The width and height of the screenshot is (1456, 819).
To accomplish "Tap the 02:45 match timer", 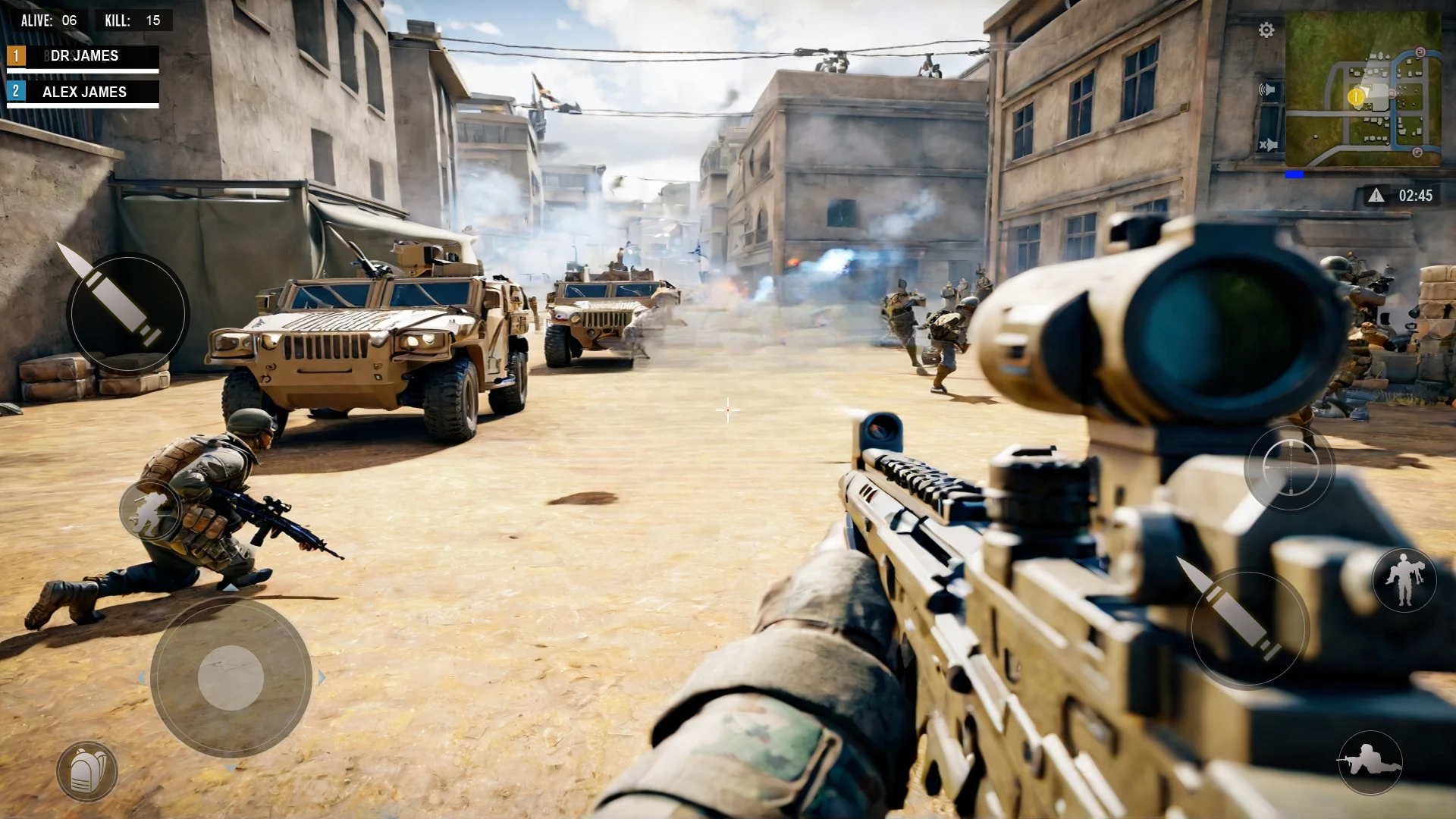I will coord(1415,196).
